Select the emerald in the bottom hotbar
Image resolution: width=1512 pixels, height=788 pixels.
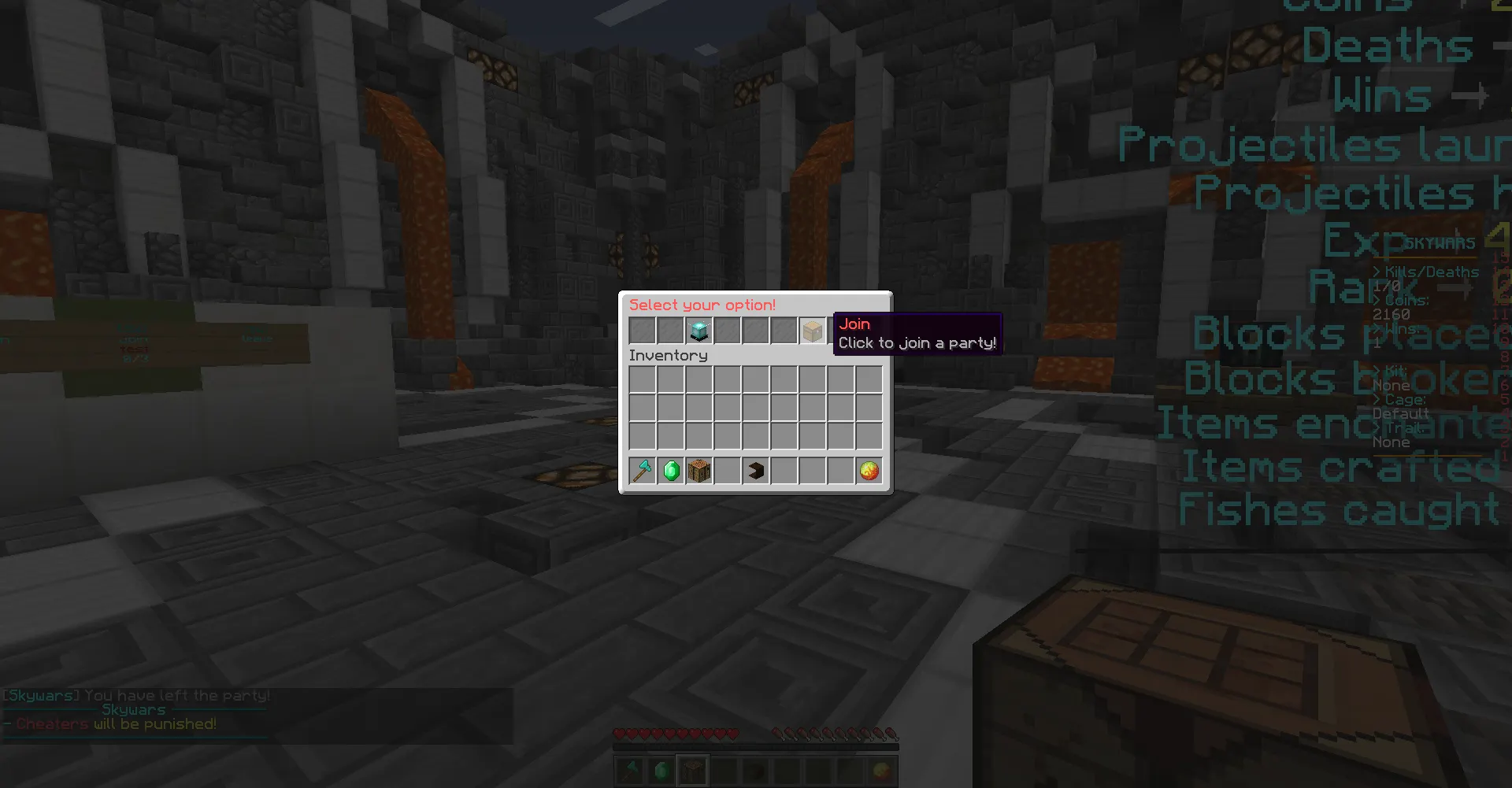coord(660,769)
